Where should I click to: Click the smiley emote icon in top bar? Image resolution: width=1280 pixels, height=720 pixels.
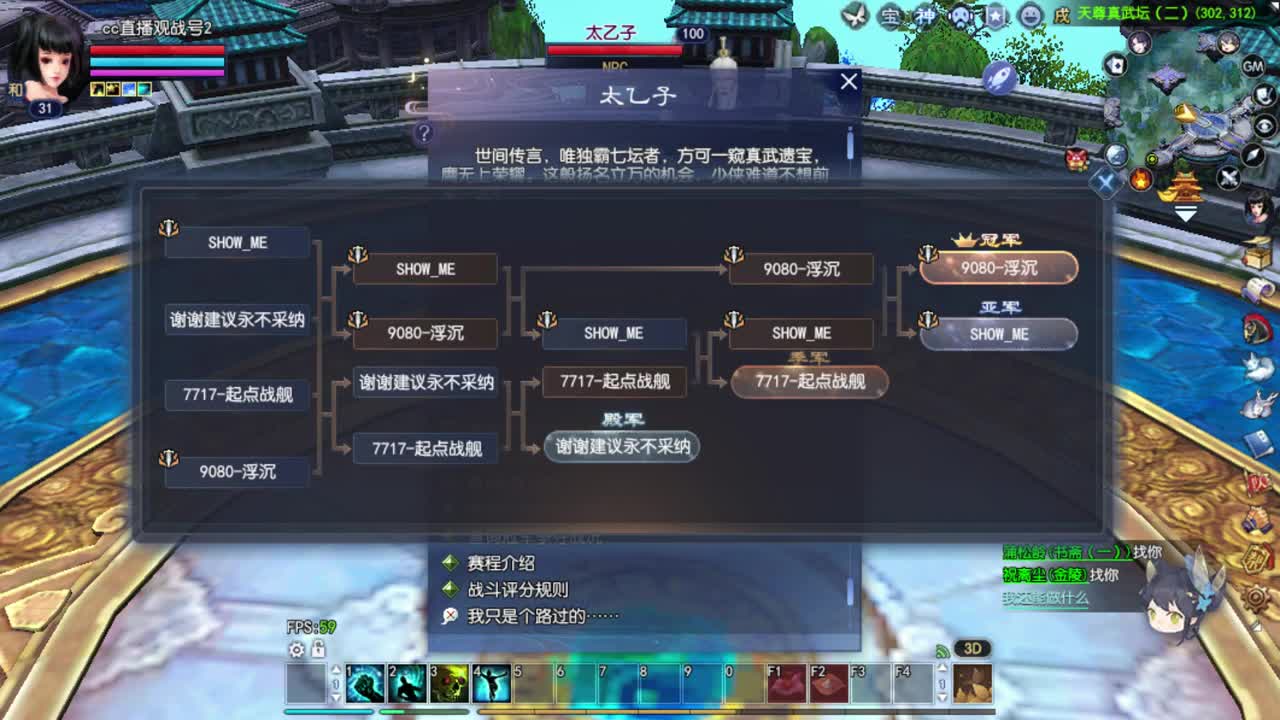(x=1030, y=16)
